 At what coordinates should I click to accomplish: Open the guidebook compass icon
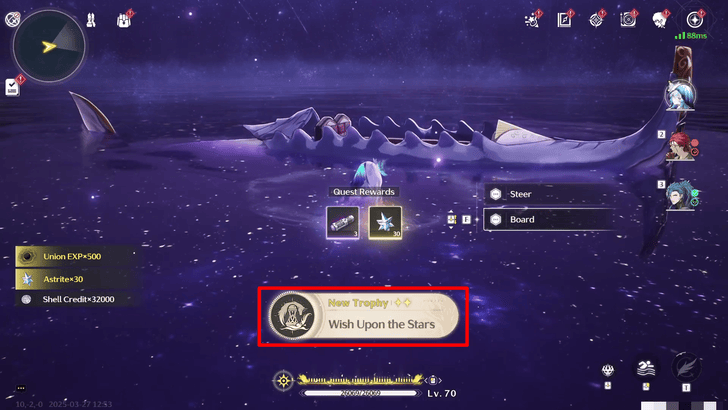tap(565, 19)
